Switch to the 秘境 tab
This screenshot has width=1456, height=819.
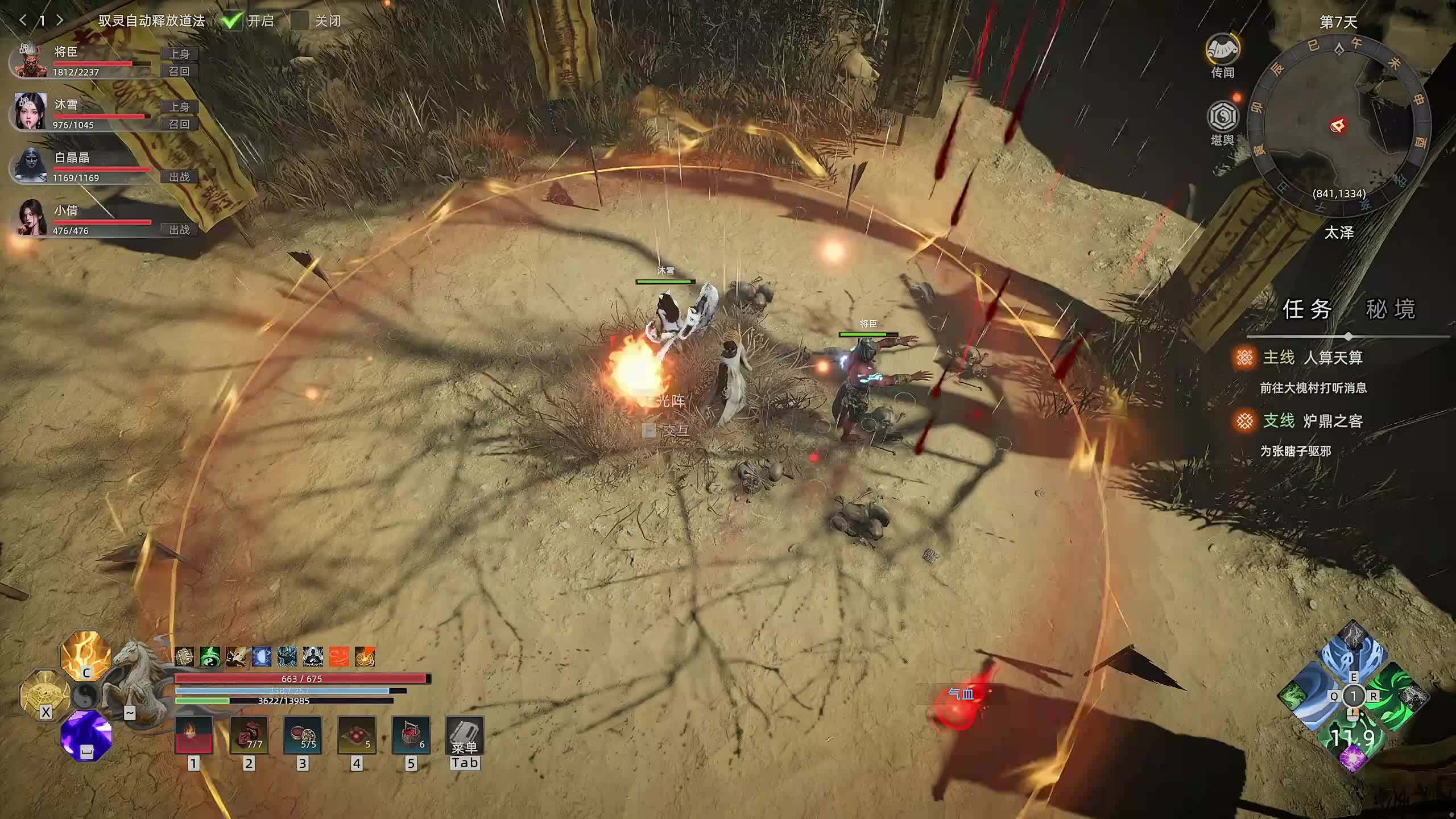click(x=1390, y=309)
